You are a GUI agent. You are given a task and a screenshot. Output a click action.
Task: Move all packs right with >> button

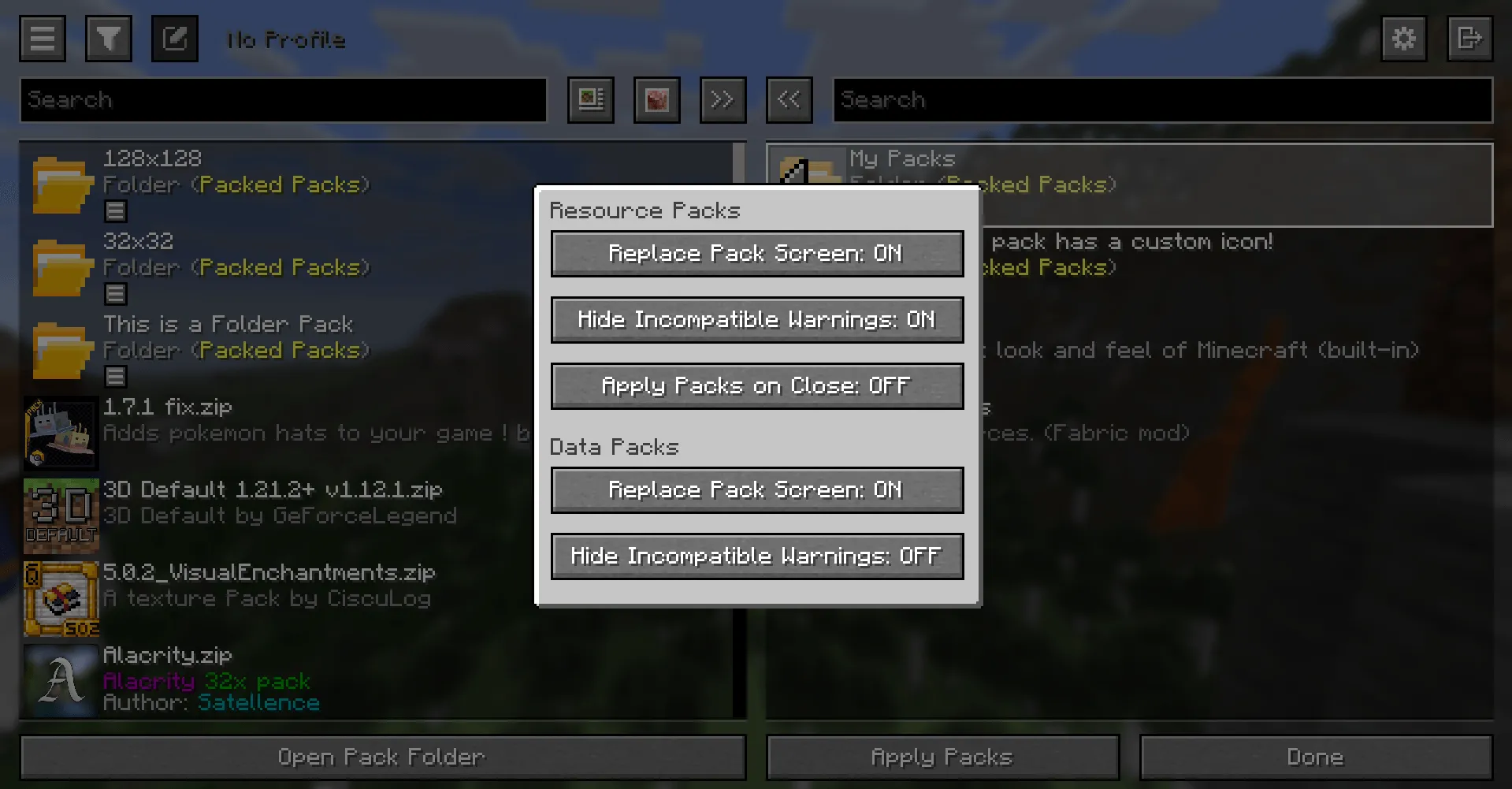[723, 100]
